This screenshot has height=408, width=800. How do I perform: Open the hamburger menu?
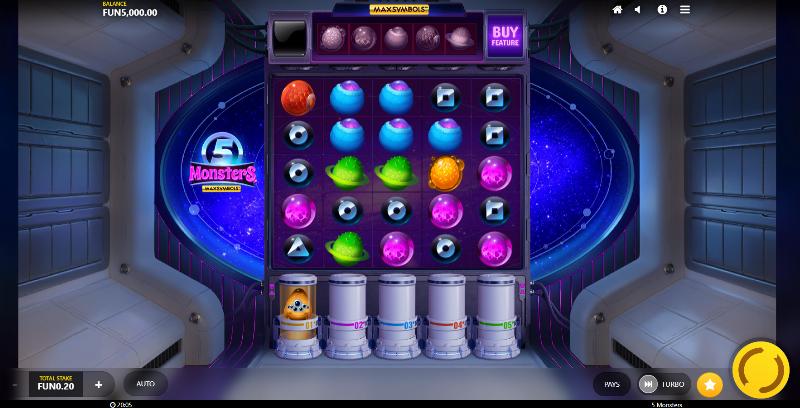point(685,9)
